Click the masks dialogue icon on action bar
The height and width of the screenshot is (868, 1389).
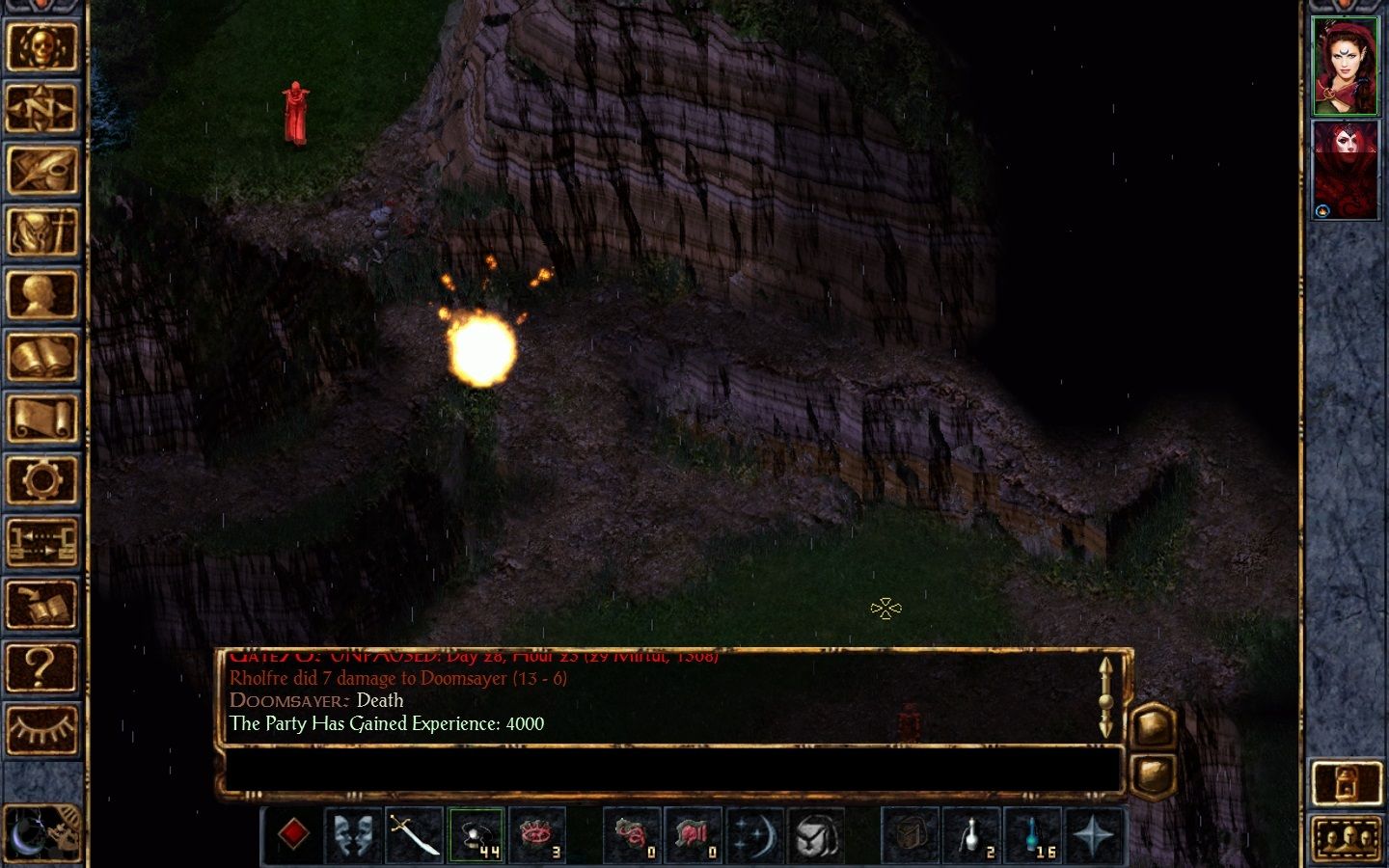(x=354, y=833)
